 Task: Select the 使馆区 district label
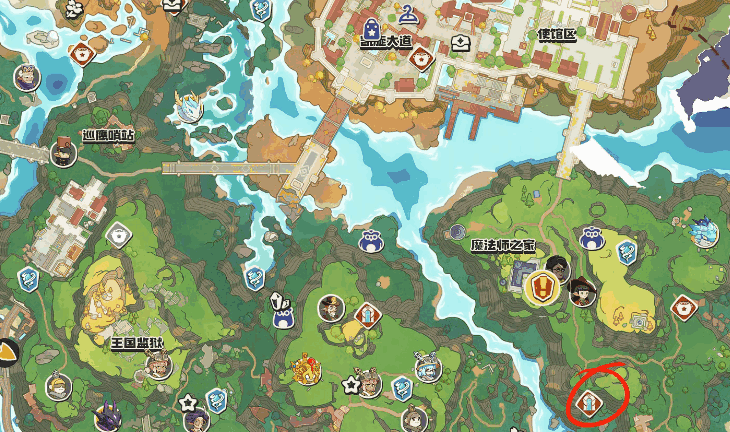point(558,35)
